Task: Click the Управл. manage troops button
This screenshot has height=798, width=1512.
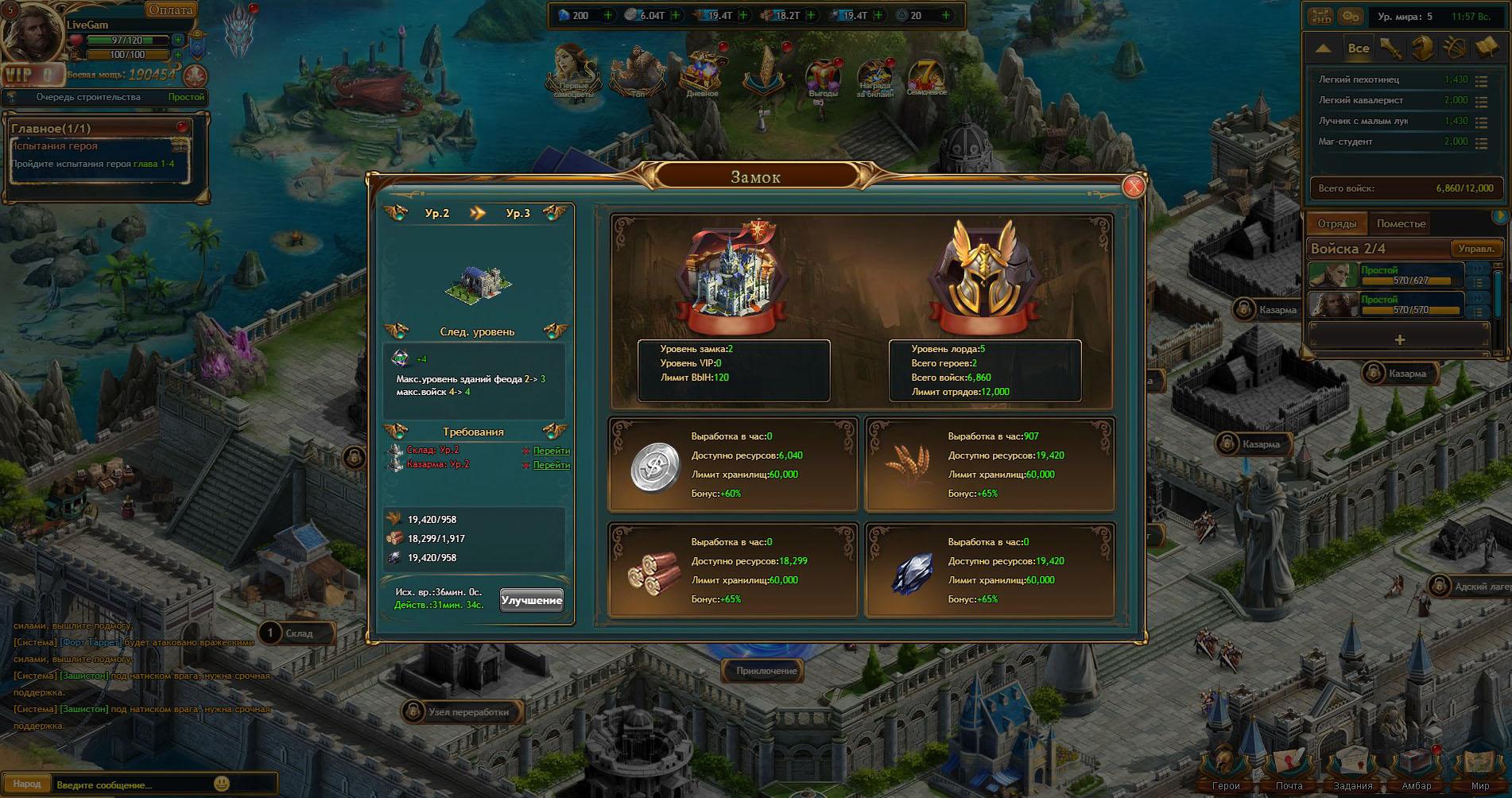Action: click(1476, 249)
